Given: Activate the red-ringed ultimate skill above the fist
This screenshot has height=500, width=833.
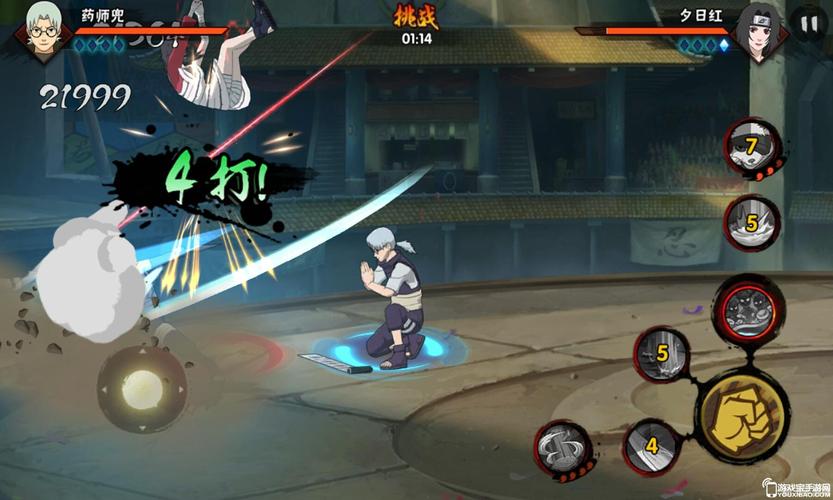Looking at the screenshot, I should pos(748,305).
